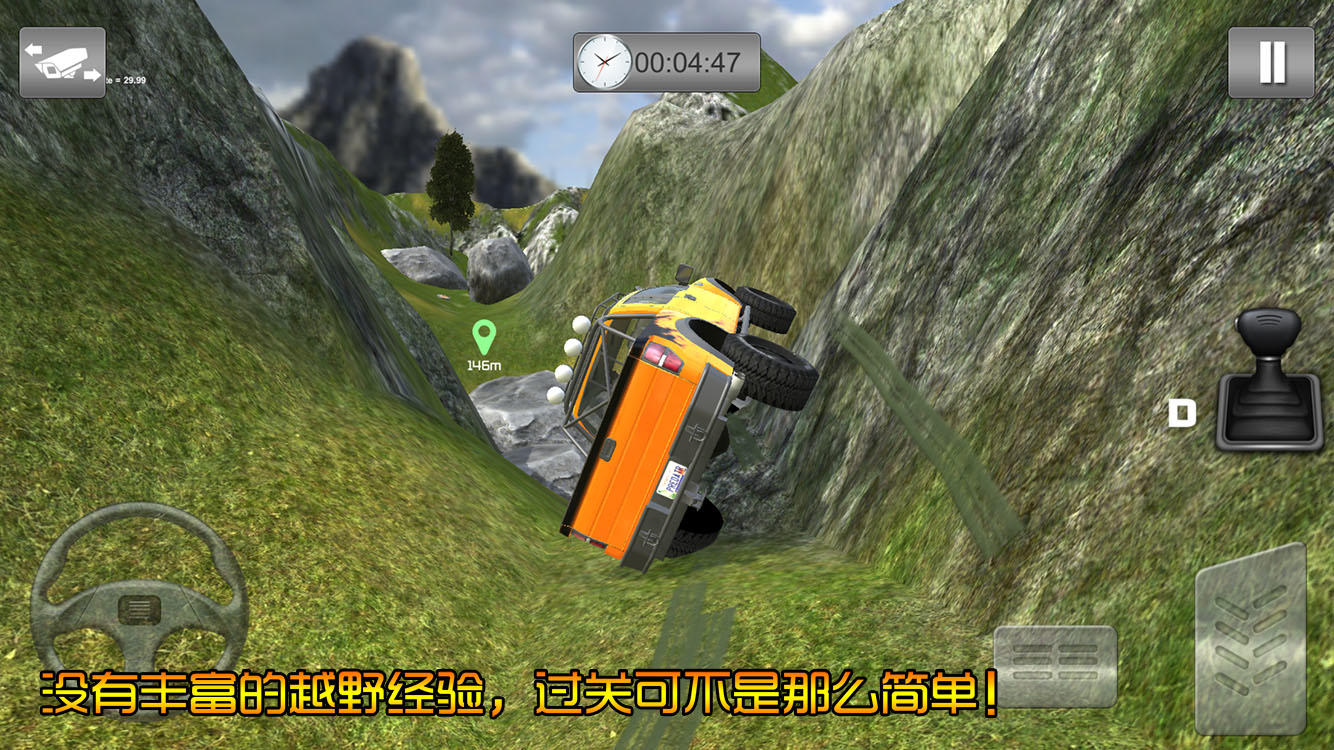This screenshot has height=750, width=1334.
Task: Toggle the pause state of the game
Action: (1270, 62)
